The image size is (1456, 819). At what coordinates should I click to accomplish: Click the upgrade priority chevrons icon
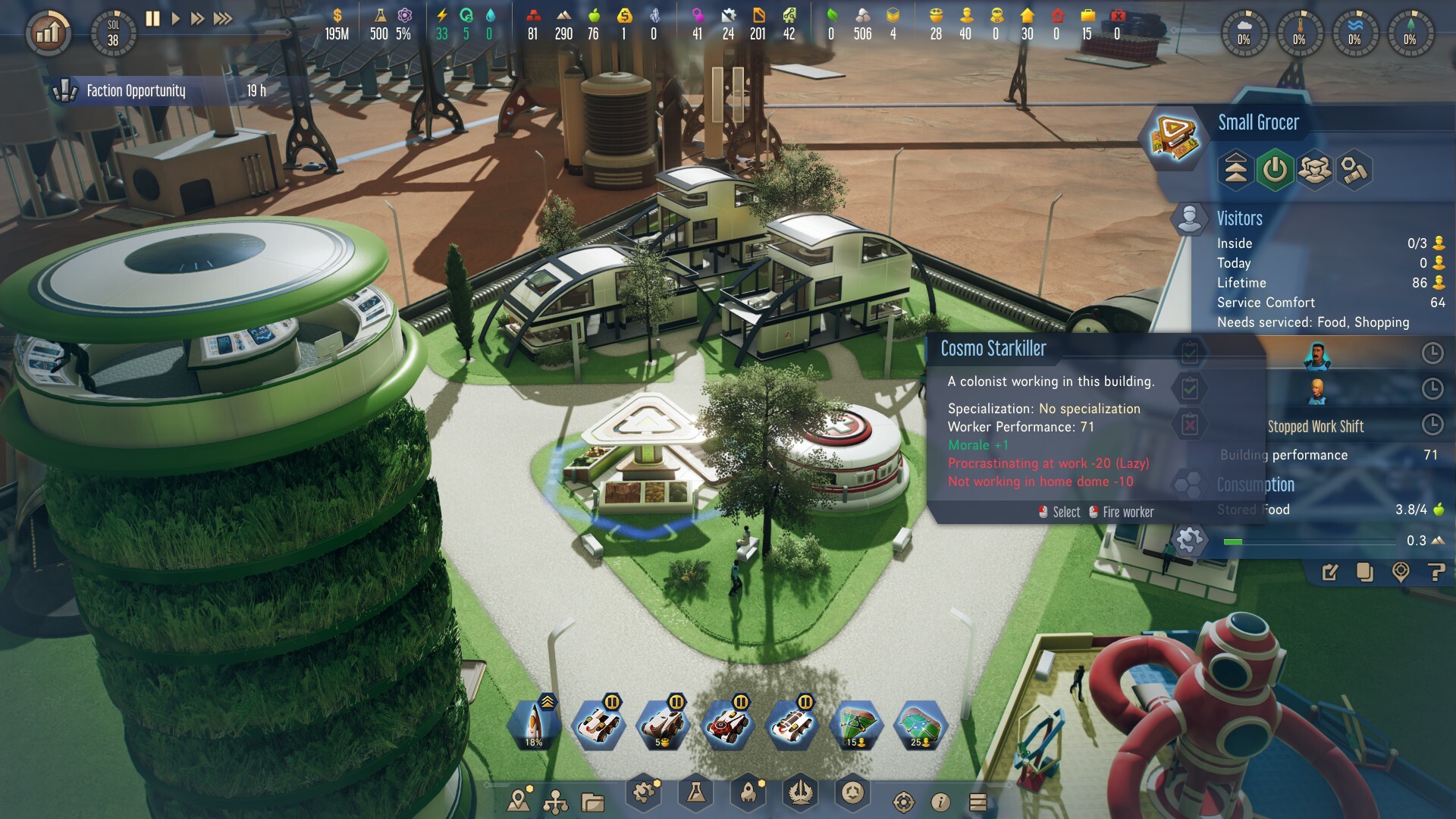tap(1235, 169)
